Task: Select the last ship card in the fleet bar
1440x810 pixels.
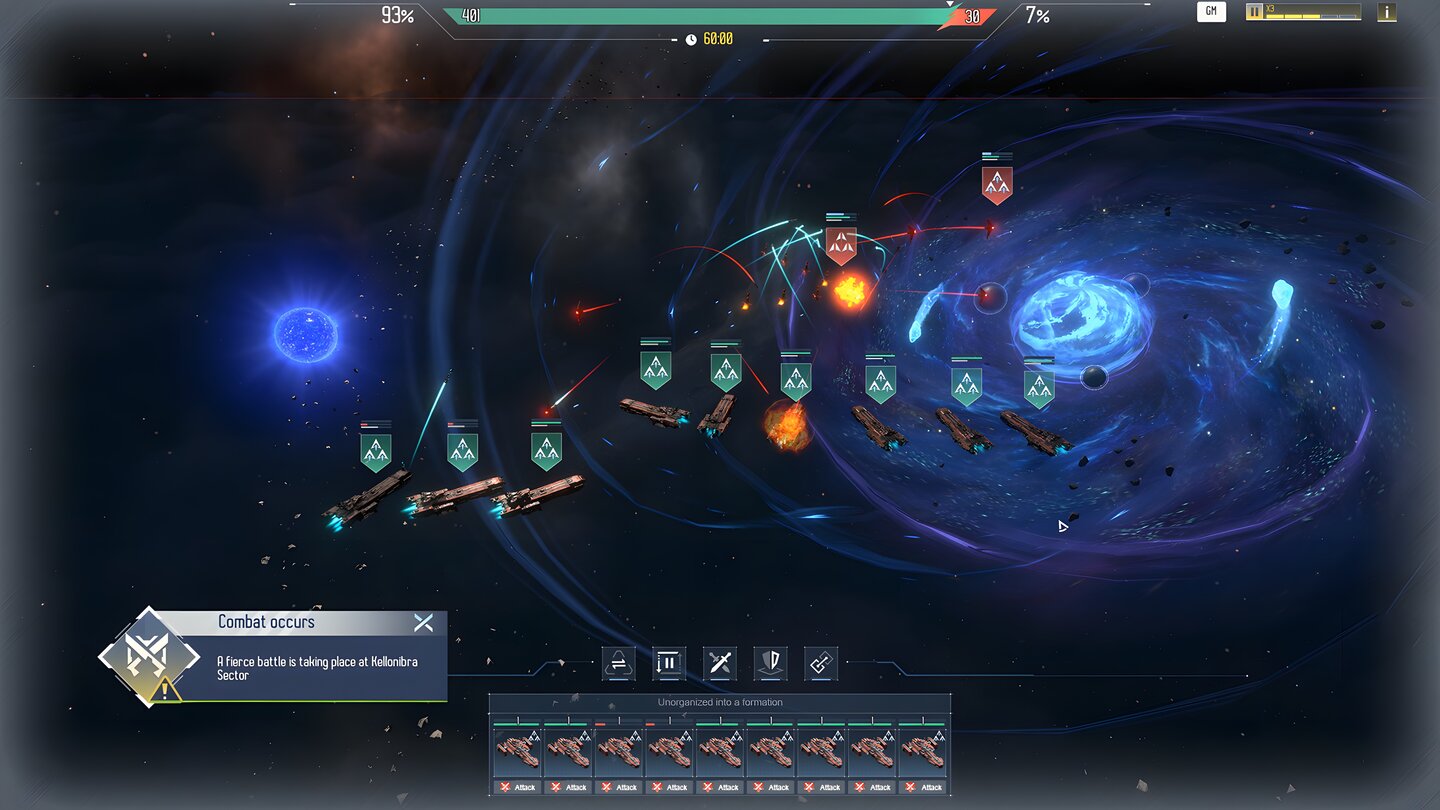Action: [x=923, y=750]
